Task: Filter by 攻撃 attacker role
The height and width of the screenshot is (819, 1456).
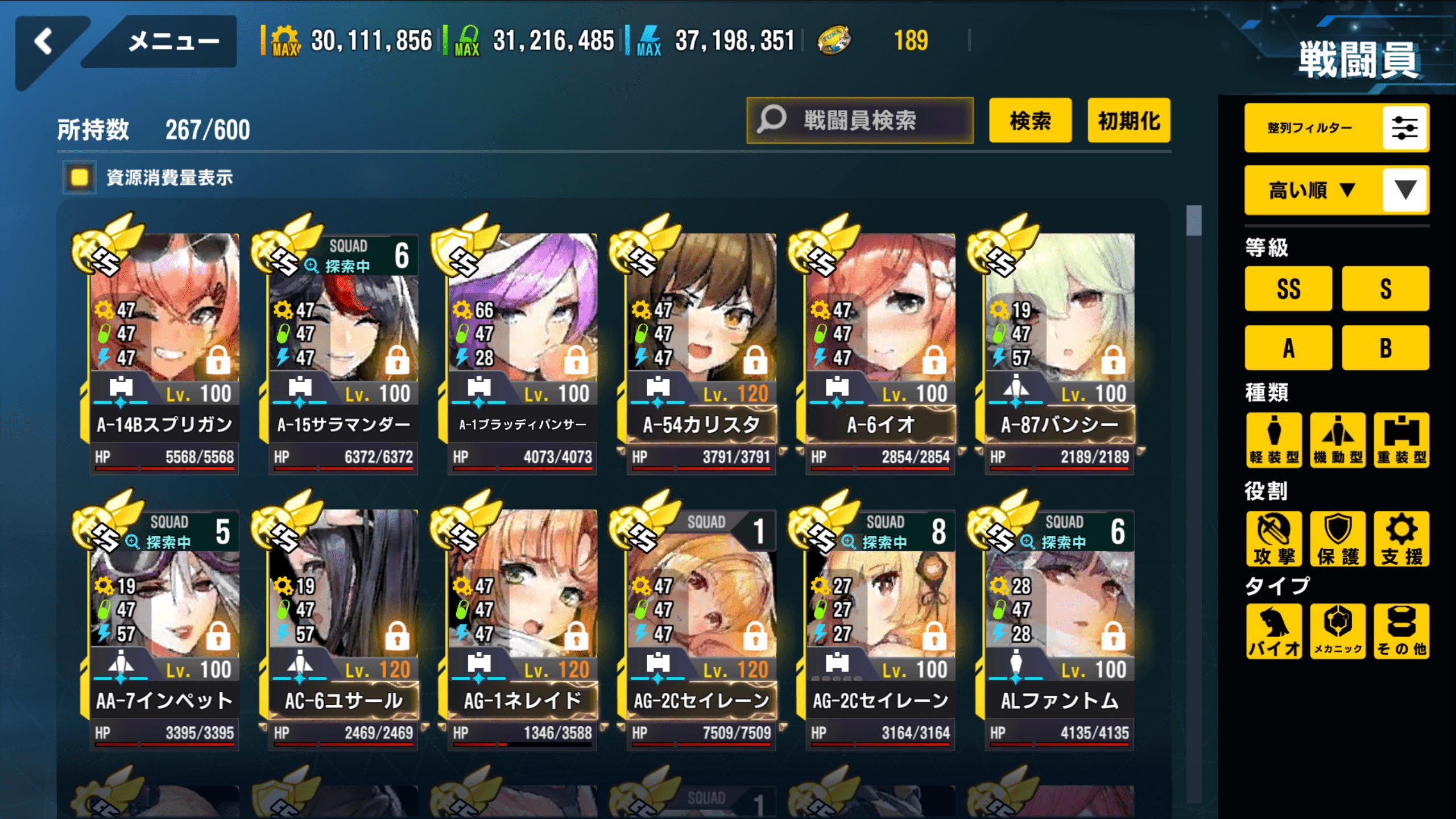Action: (1274, 539)
